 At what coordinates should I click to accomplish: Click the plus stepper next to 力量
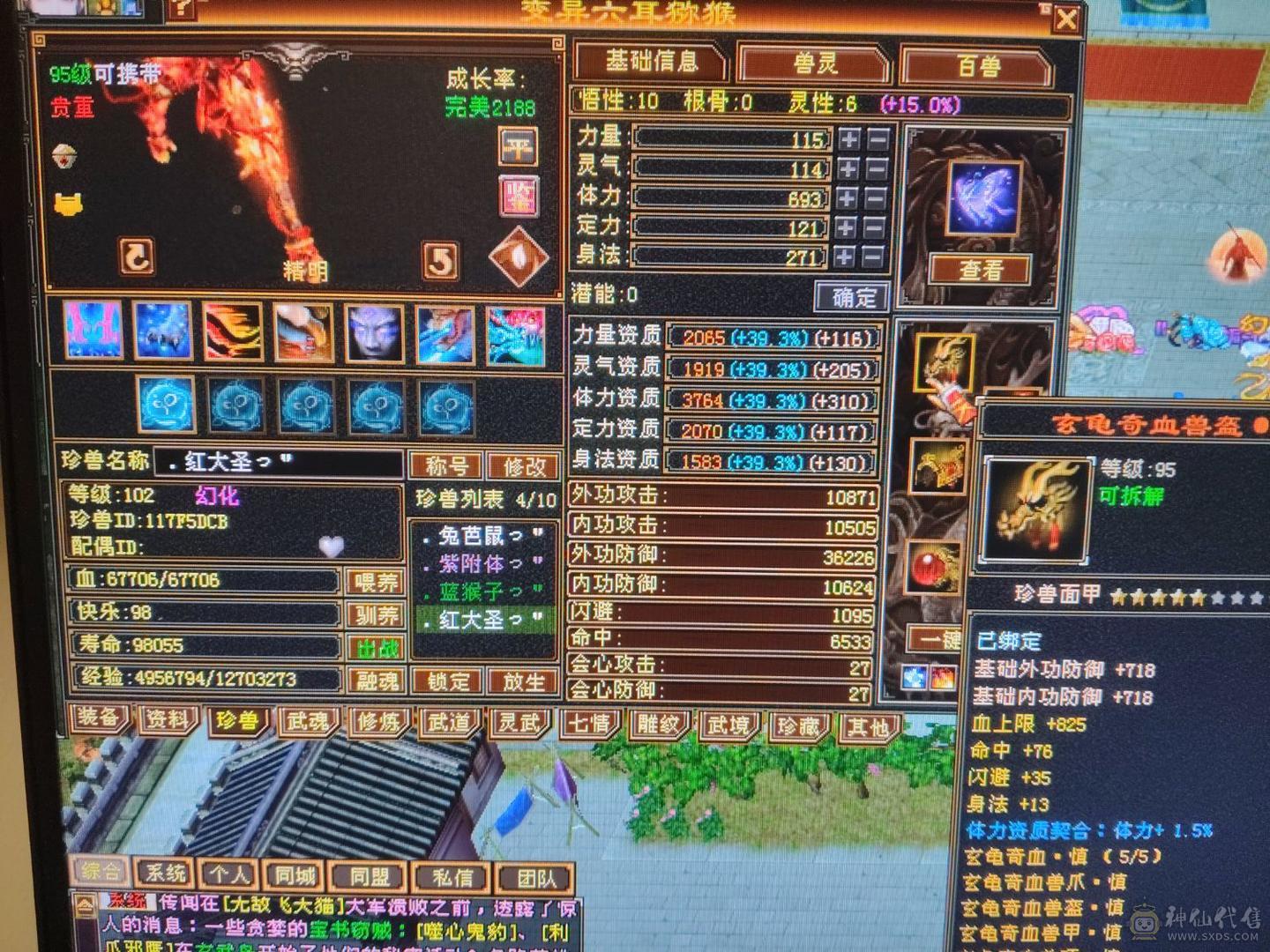[x=848, y=138]
